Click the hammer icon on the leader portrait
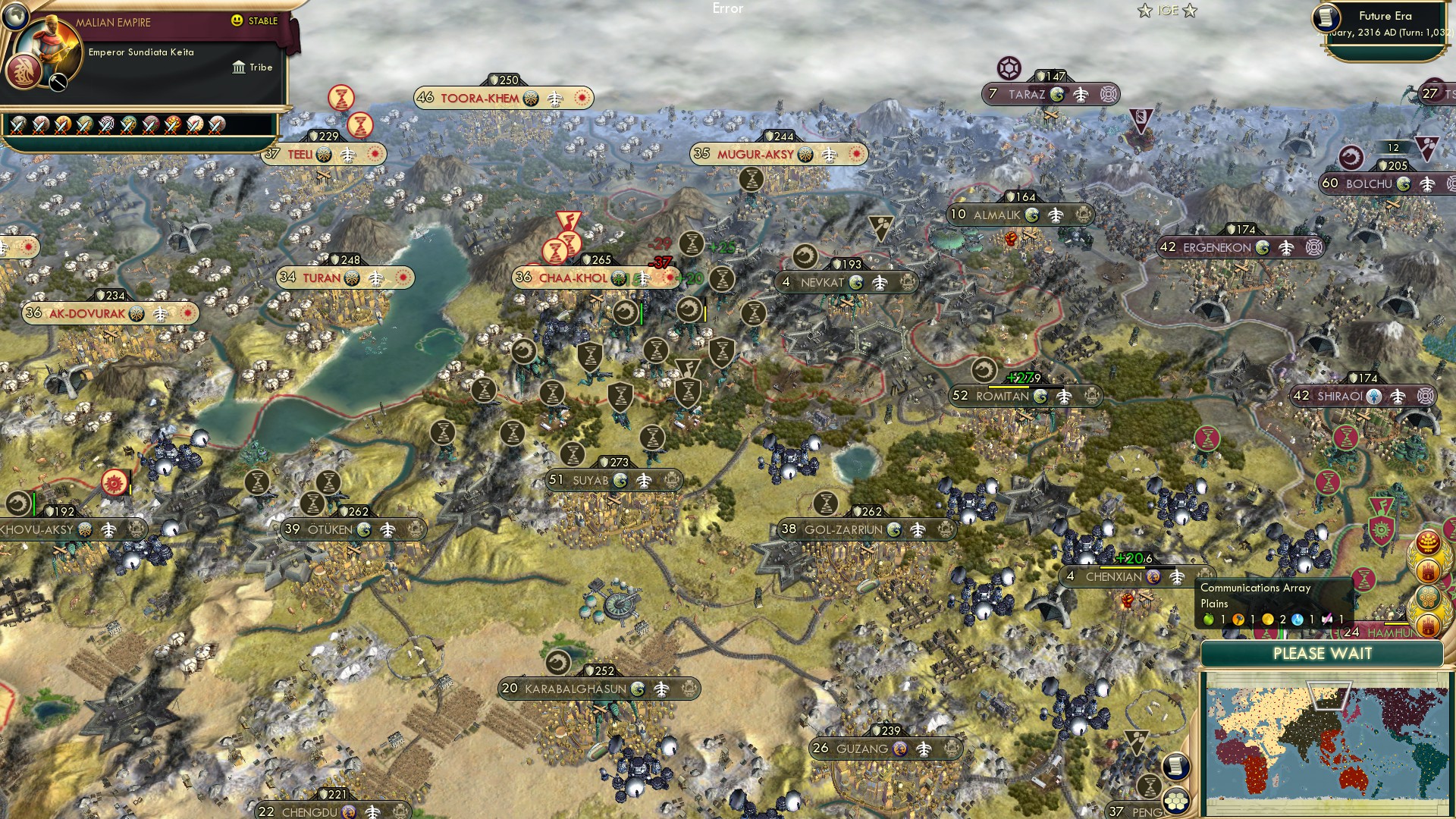1456x819 pixels. point(58,83)
